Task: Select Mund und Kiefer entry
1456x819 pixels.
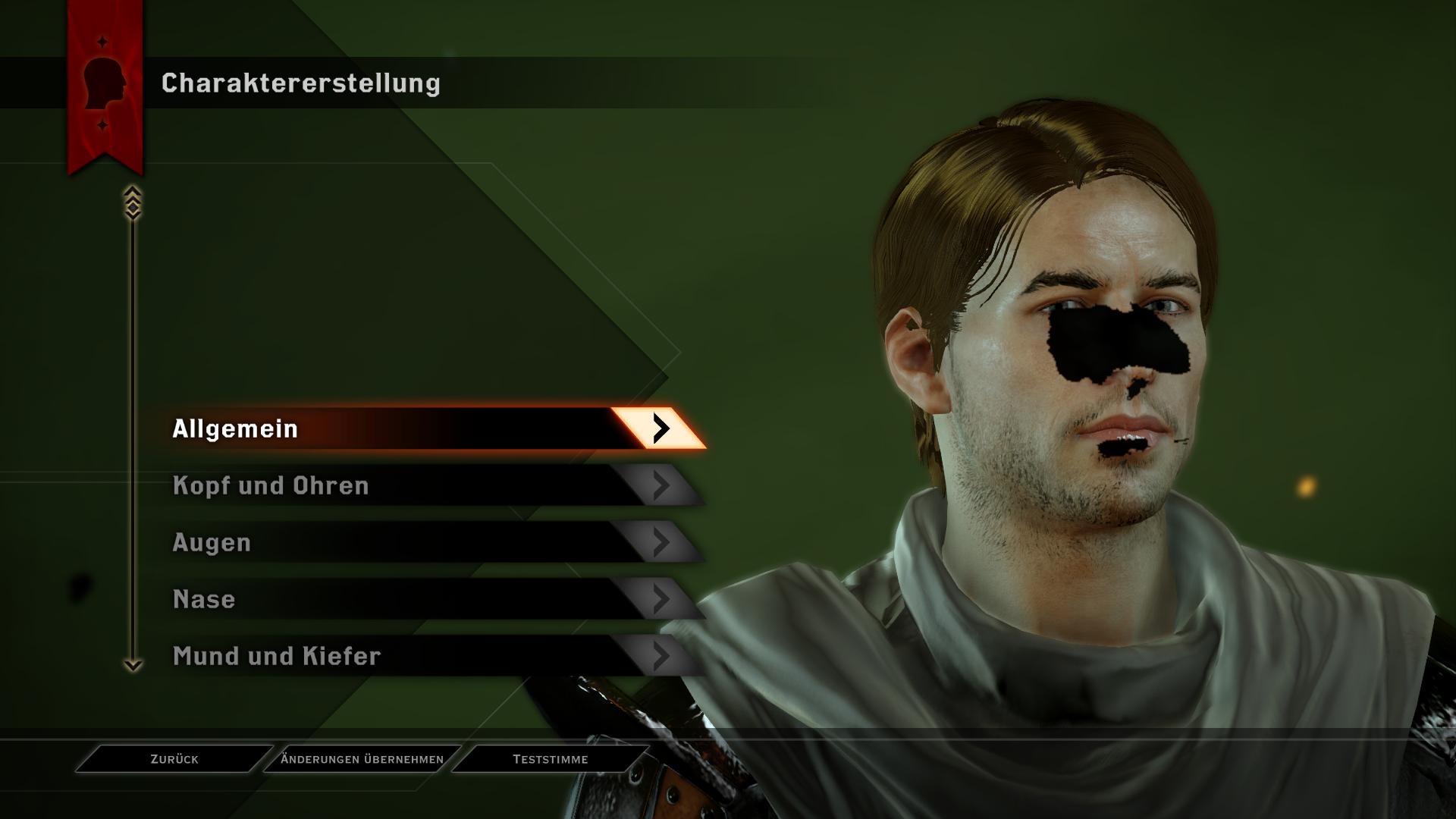Action: point(425,656)
